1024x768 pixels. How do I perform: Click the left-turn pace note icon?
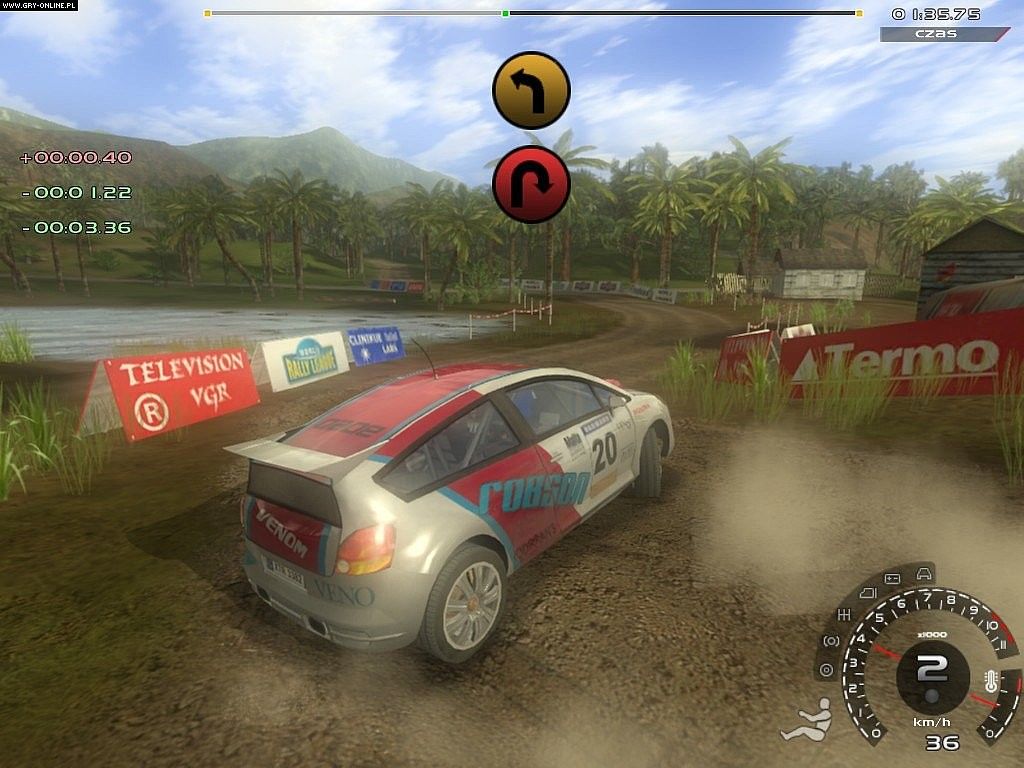click(x=531, y=90)
